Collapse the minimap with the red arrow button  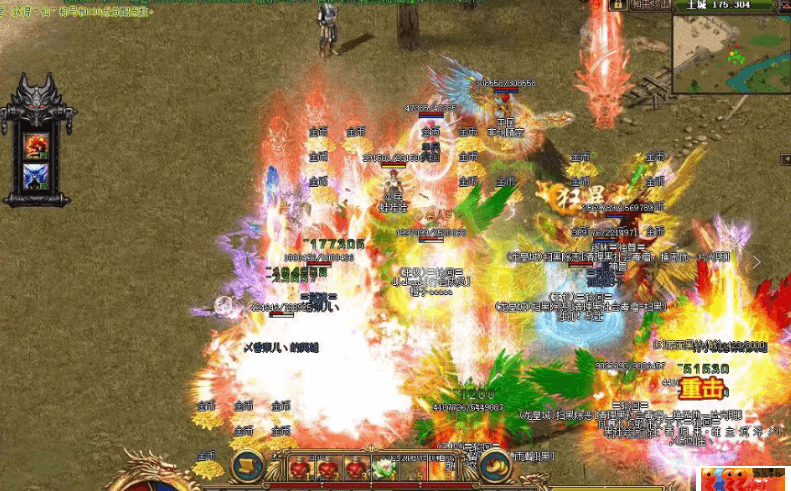785,5
